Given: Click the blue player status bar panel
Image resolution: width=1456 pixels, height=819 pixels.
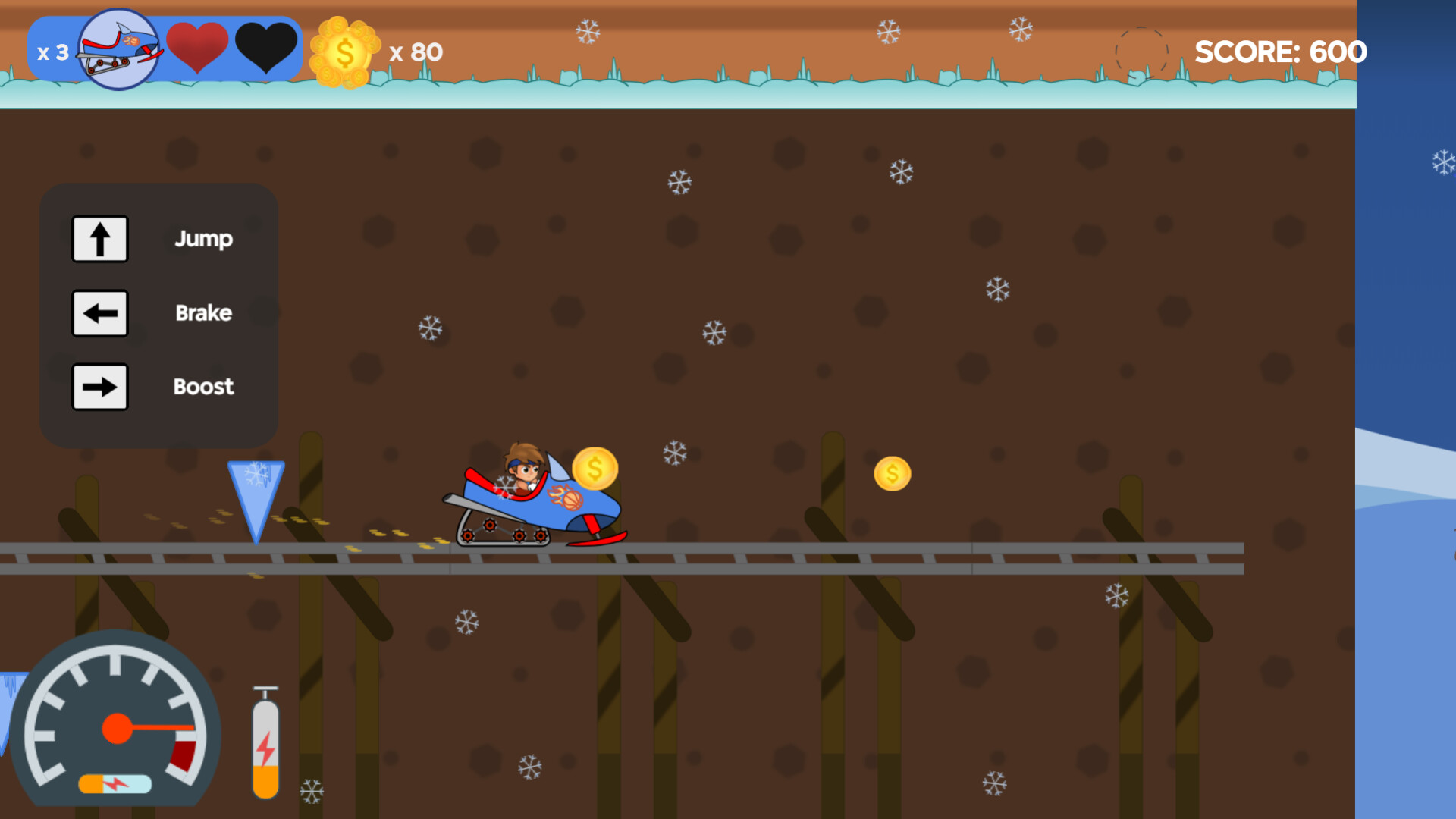Looking at the screenshot, I should point(167,49).
